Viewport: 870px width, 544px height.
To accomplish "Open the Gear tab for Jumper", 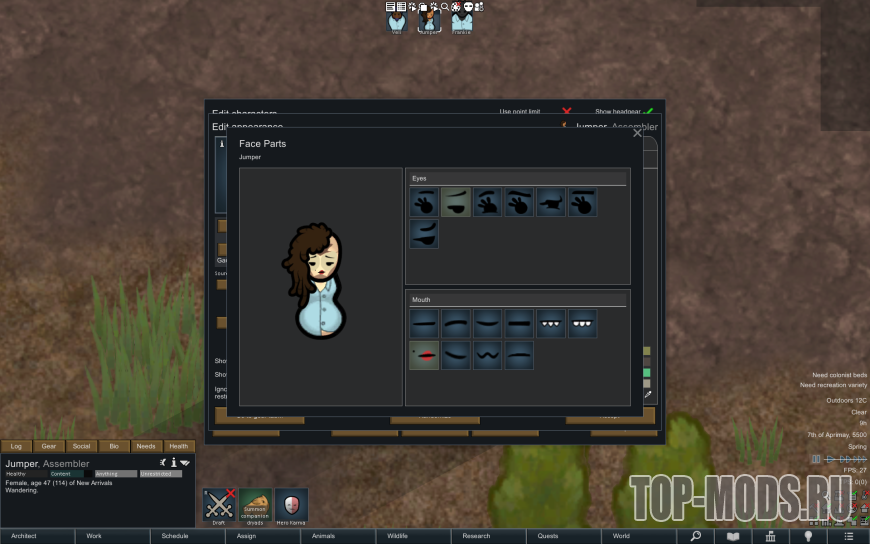I will coord(48,446).
